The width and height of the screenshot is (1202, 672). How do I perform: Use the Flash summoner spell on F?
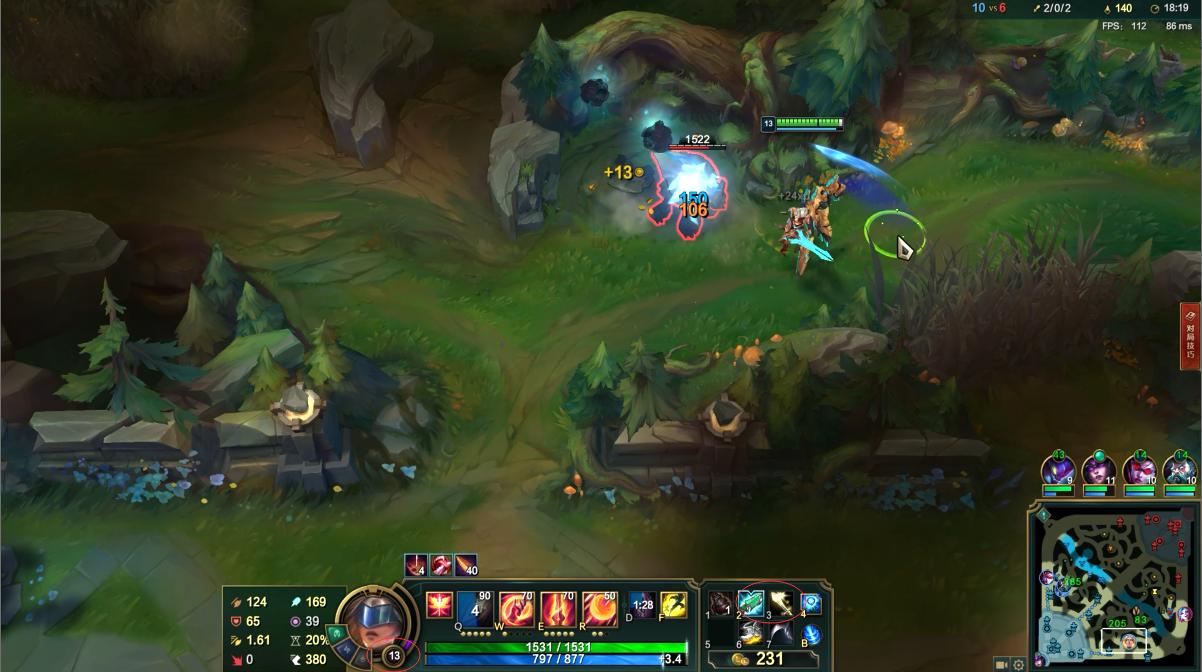pyautogui.click(x=673, y=605)
